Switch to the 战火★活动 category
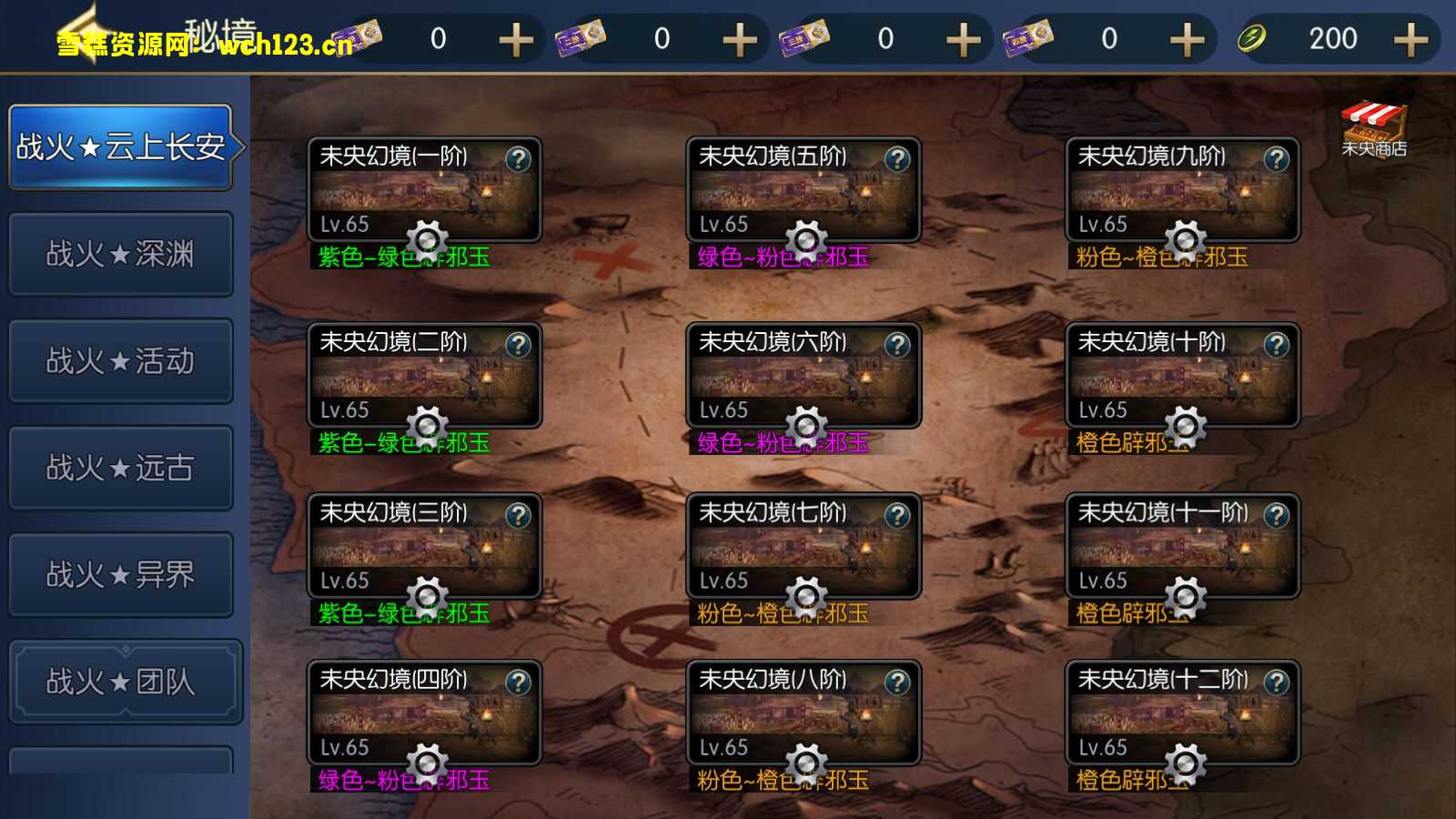 pyautogui.click(x=121, y=361)
